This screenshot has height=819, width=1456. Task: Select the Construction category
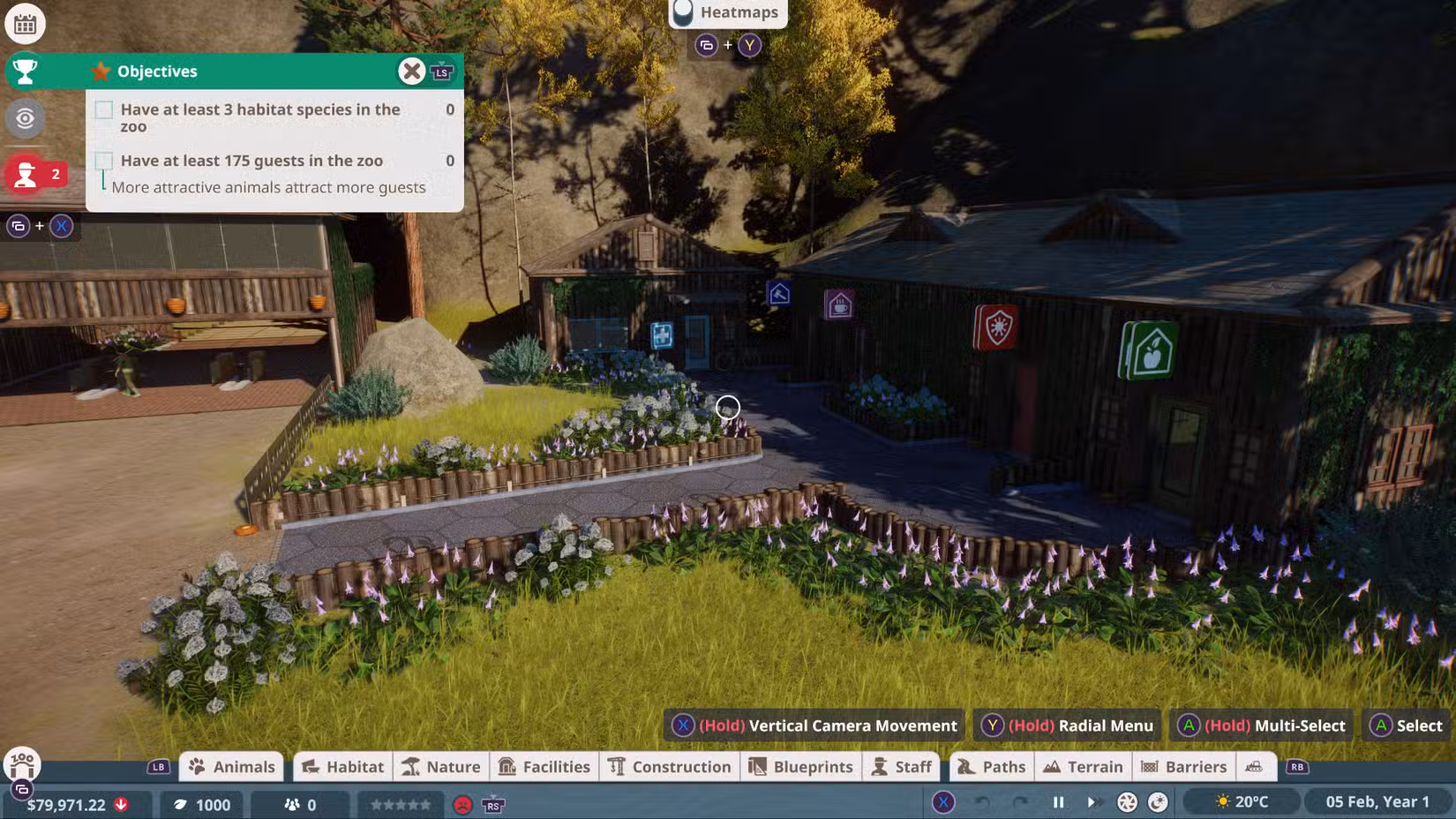[669, 766]
